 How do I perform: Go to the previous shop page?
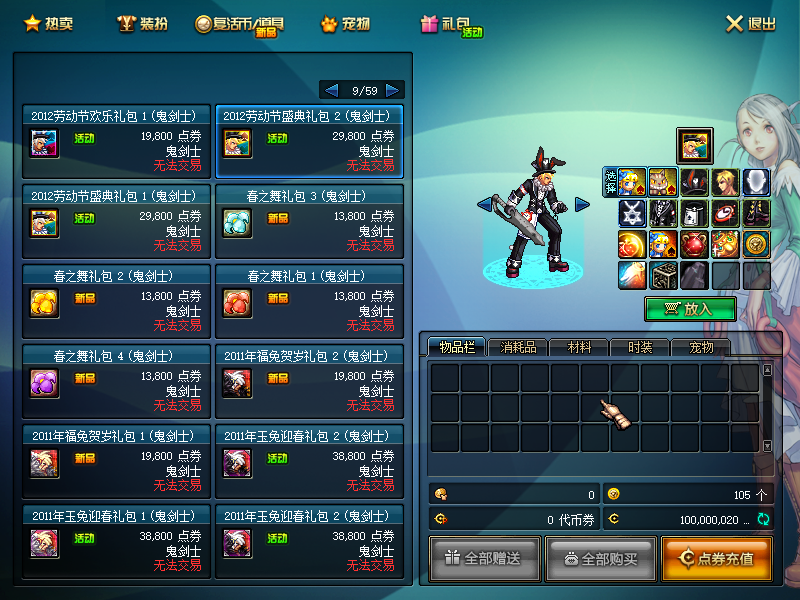click(x=332, y=90)
